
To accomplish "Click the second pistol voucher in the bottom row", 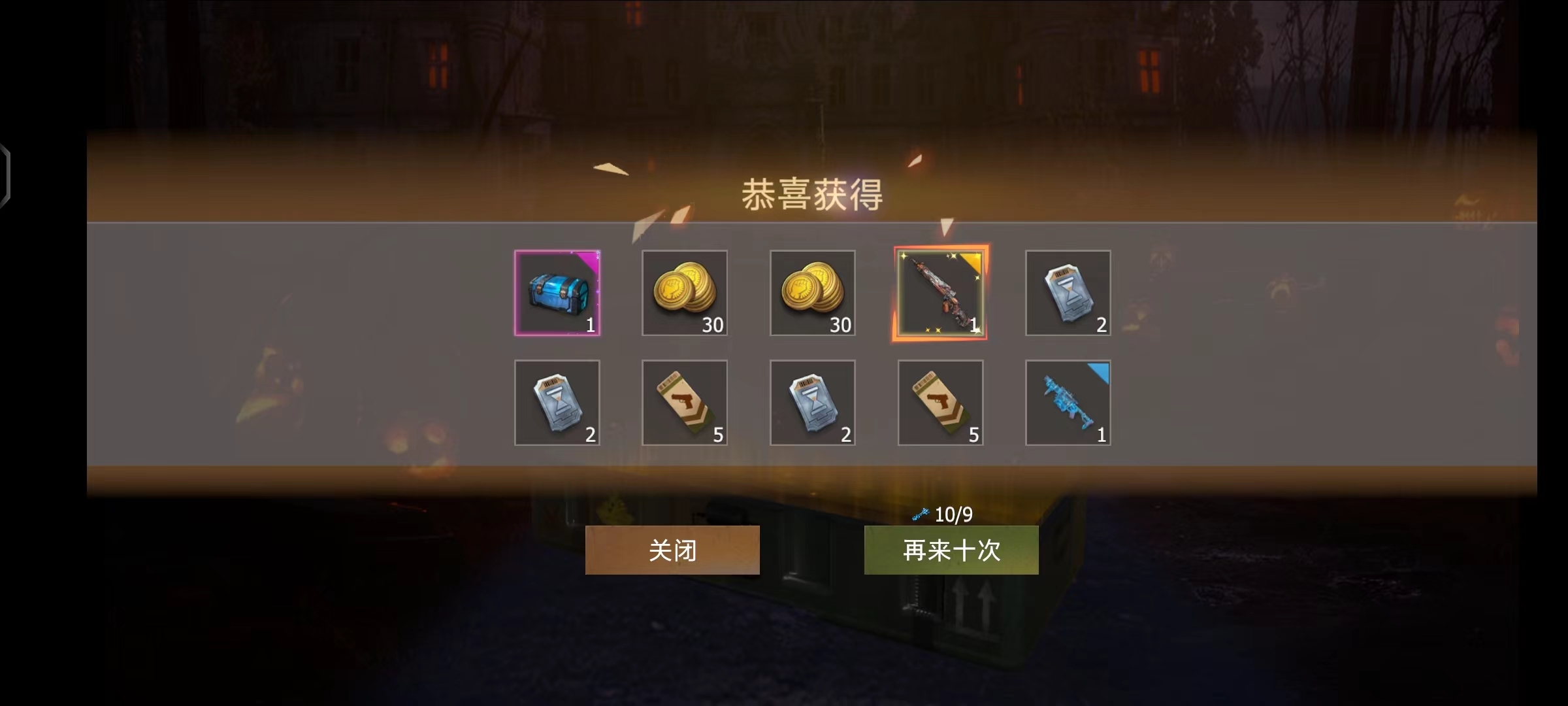I will [940, 403].
